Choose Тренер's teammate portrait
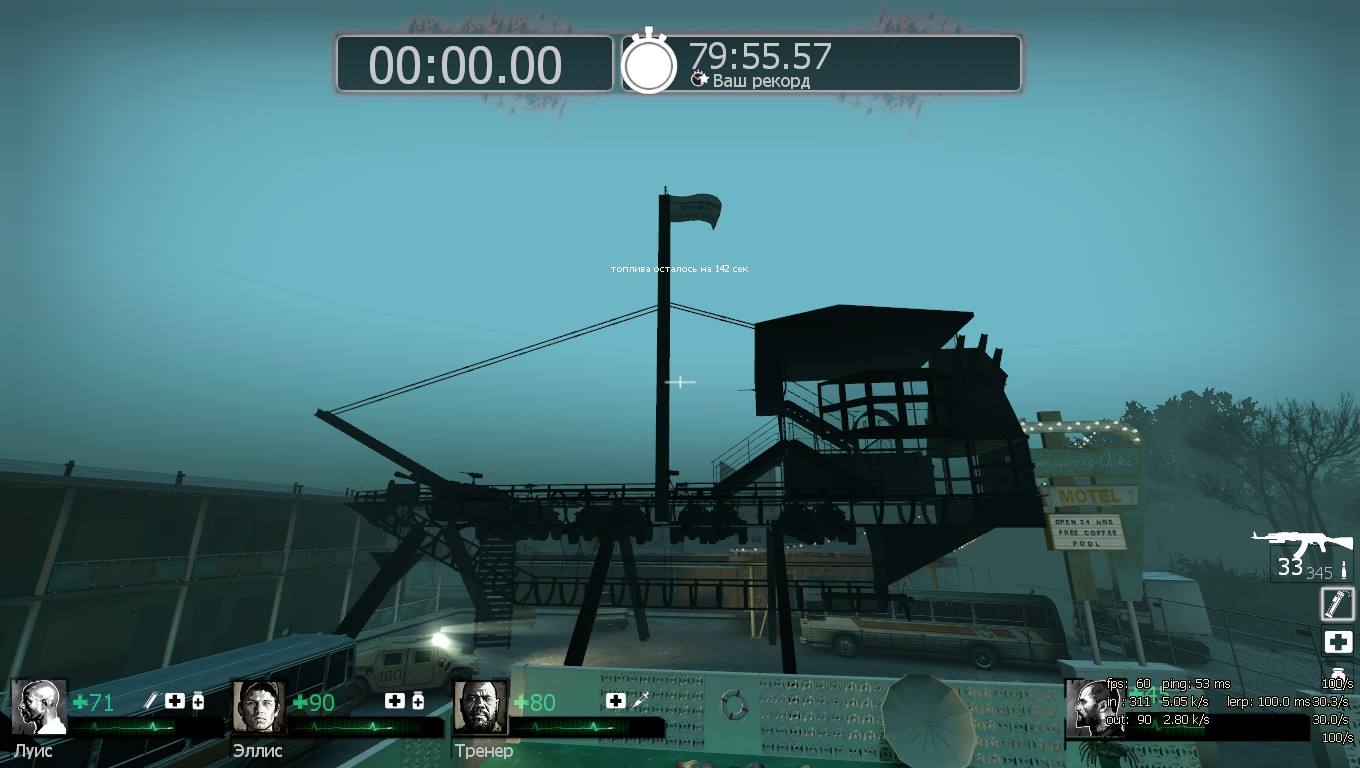 (481, 707)
